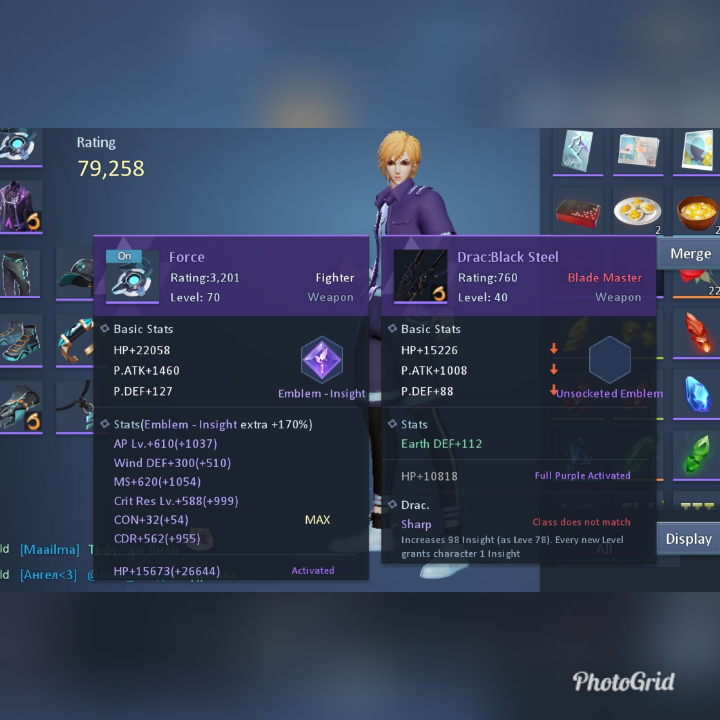Choose the Unsocketed Emblem hexagon slot
Image resolution: width=720 pixels, height=720 pixels.
[609, 360]
